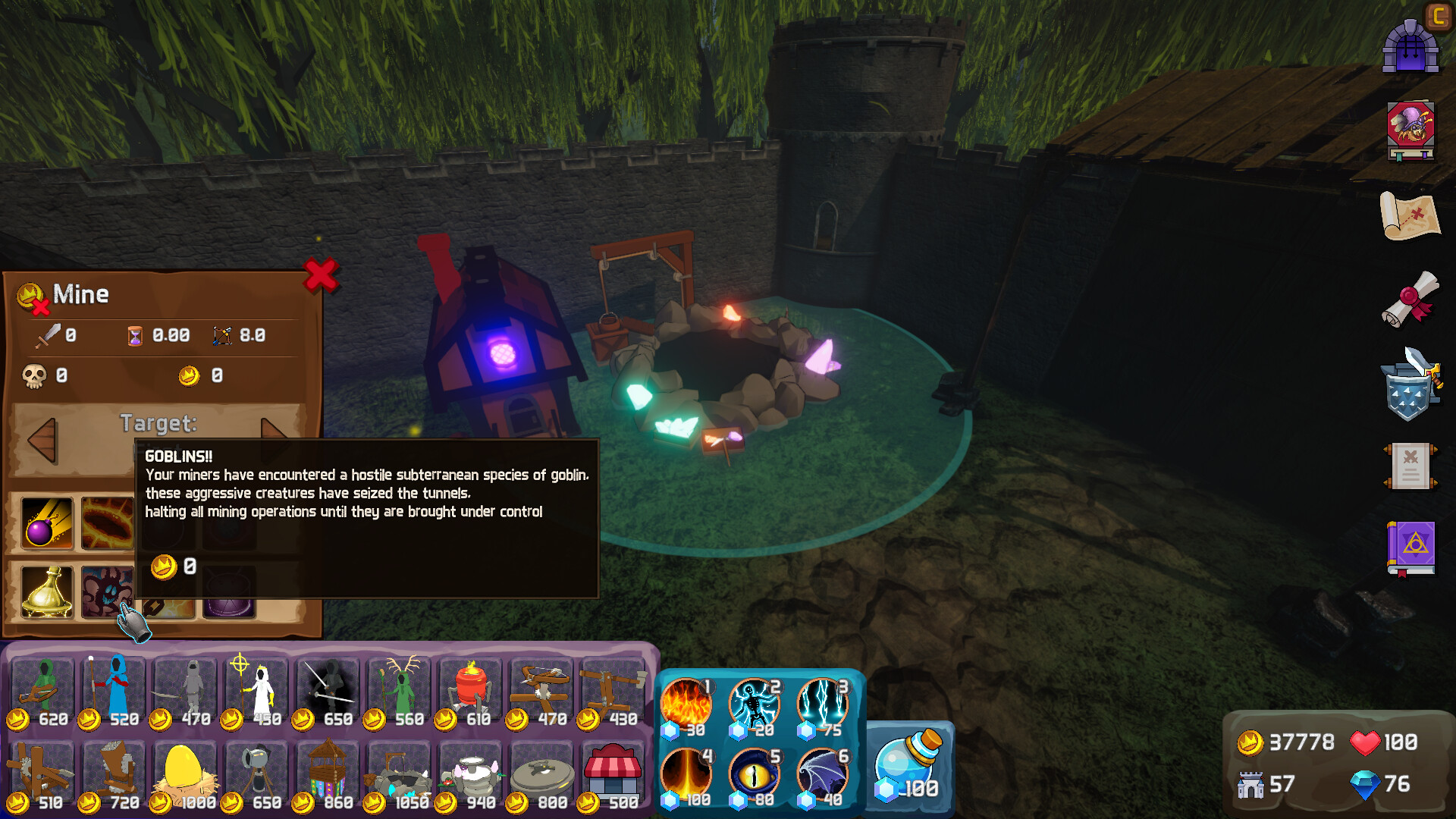The image size is (1456, 819).
Task: Close the Mine info panel
Action: 320,275
